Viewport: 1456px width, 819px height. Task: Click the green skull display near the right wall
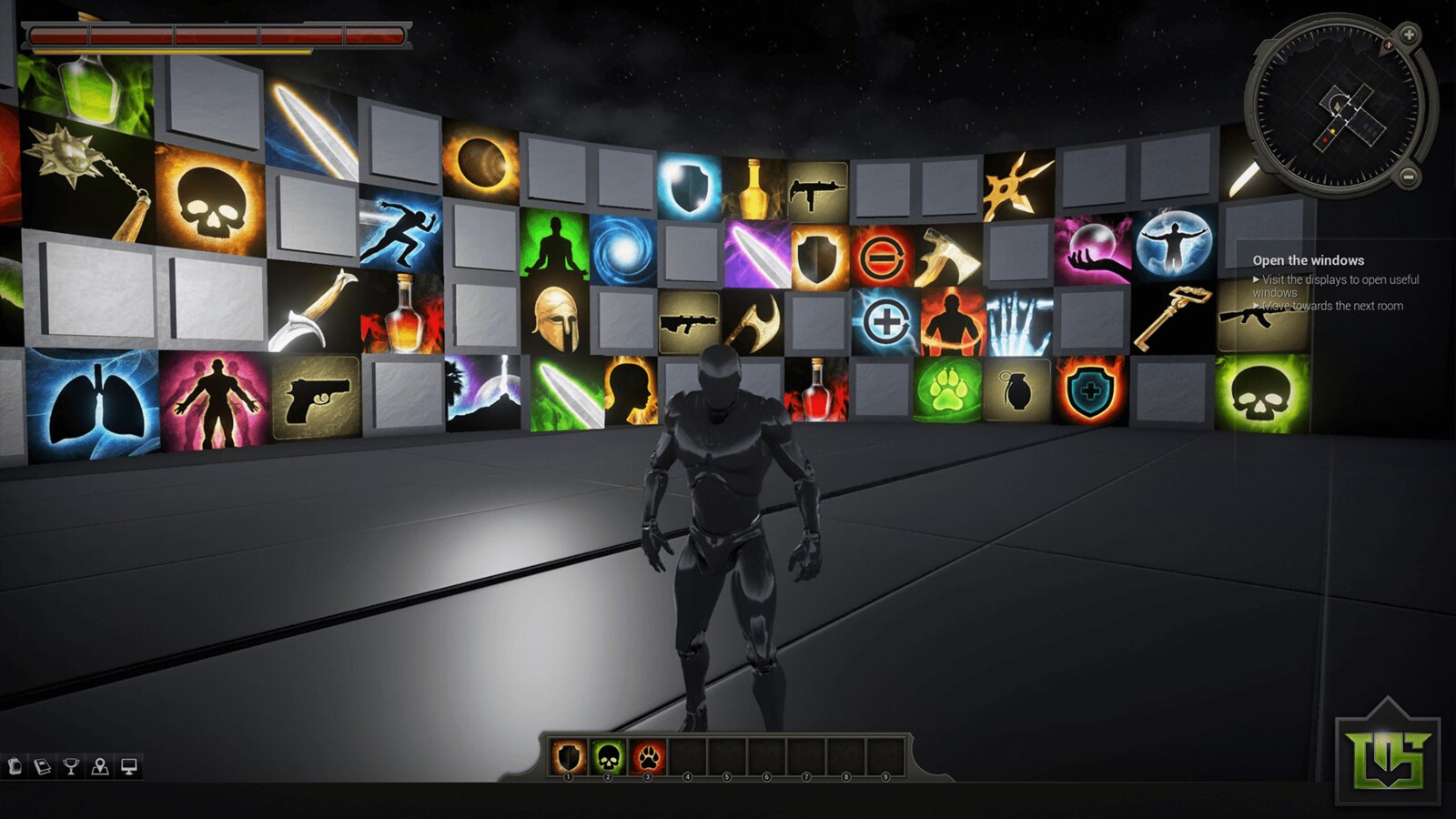tap(1260, 395)
